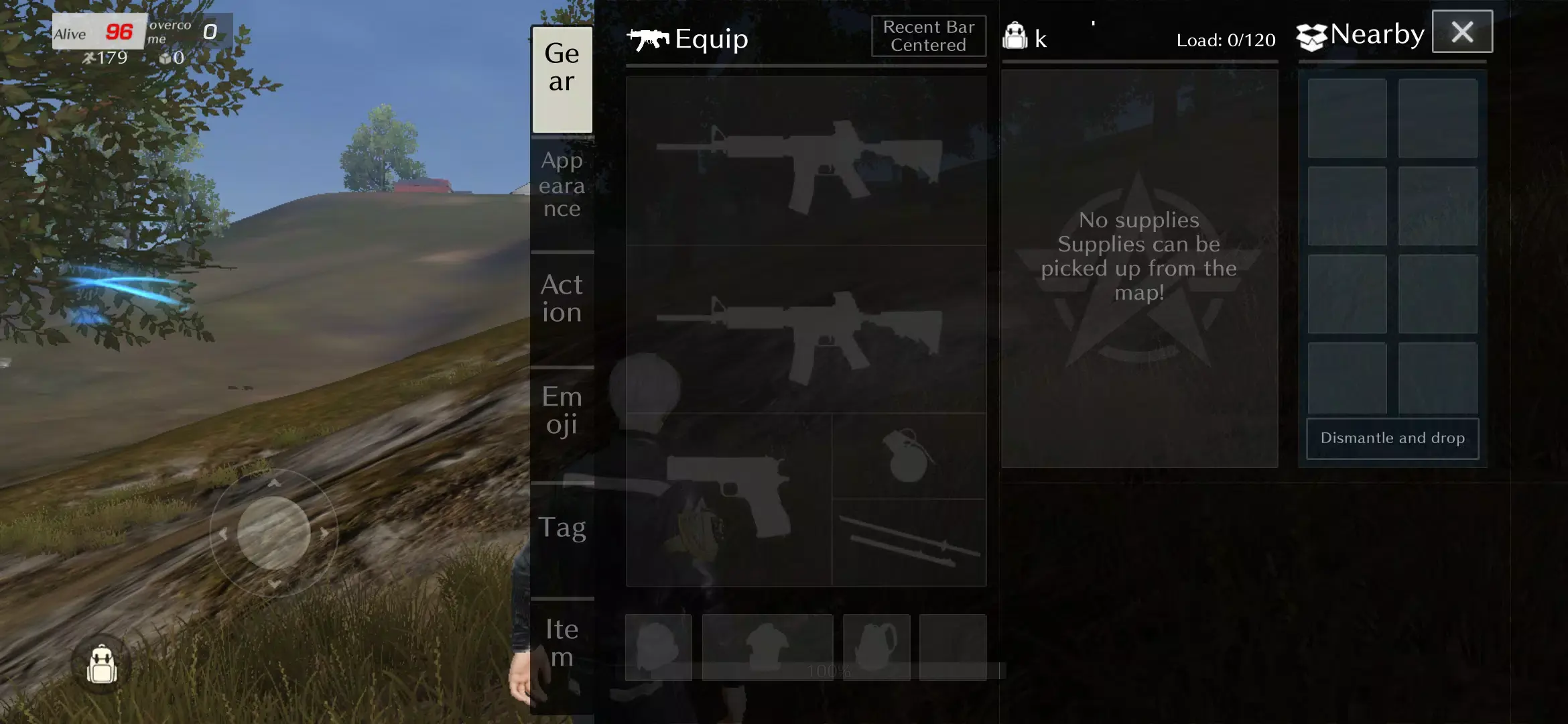1568x724 pixels.
Task: Click the helmet equipment slot
Action: click(x=658, y=646)
